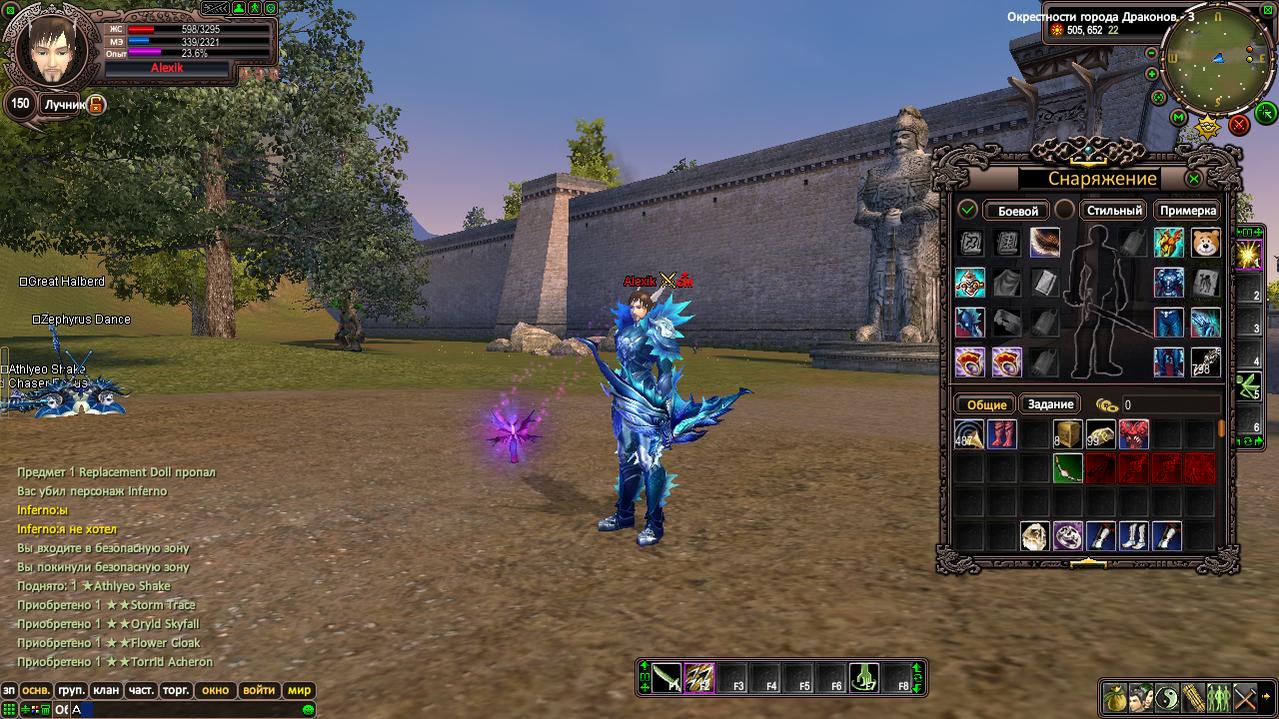Screen dimensions: 1279x719
Task: Switch chat to the мир channel
Action: [299, 690]
